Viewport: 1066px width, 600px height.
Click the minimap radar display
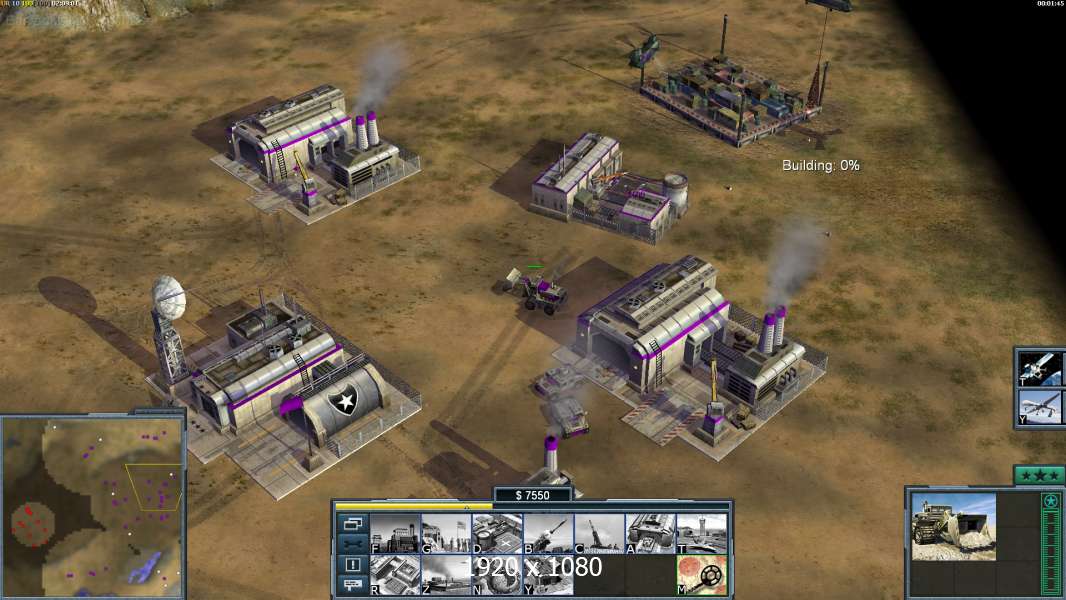(93, 500)
